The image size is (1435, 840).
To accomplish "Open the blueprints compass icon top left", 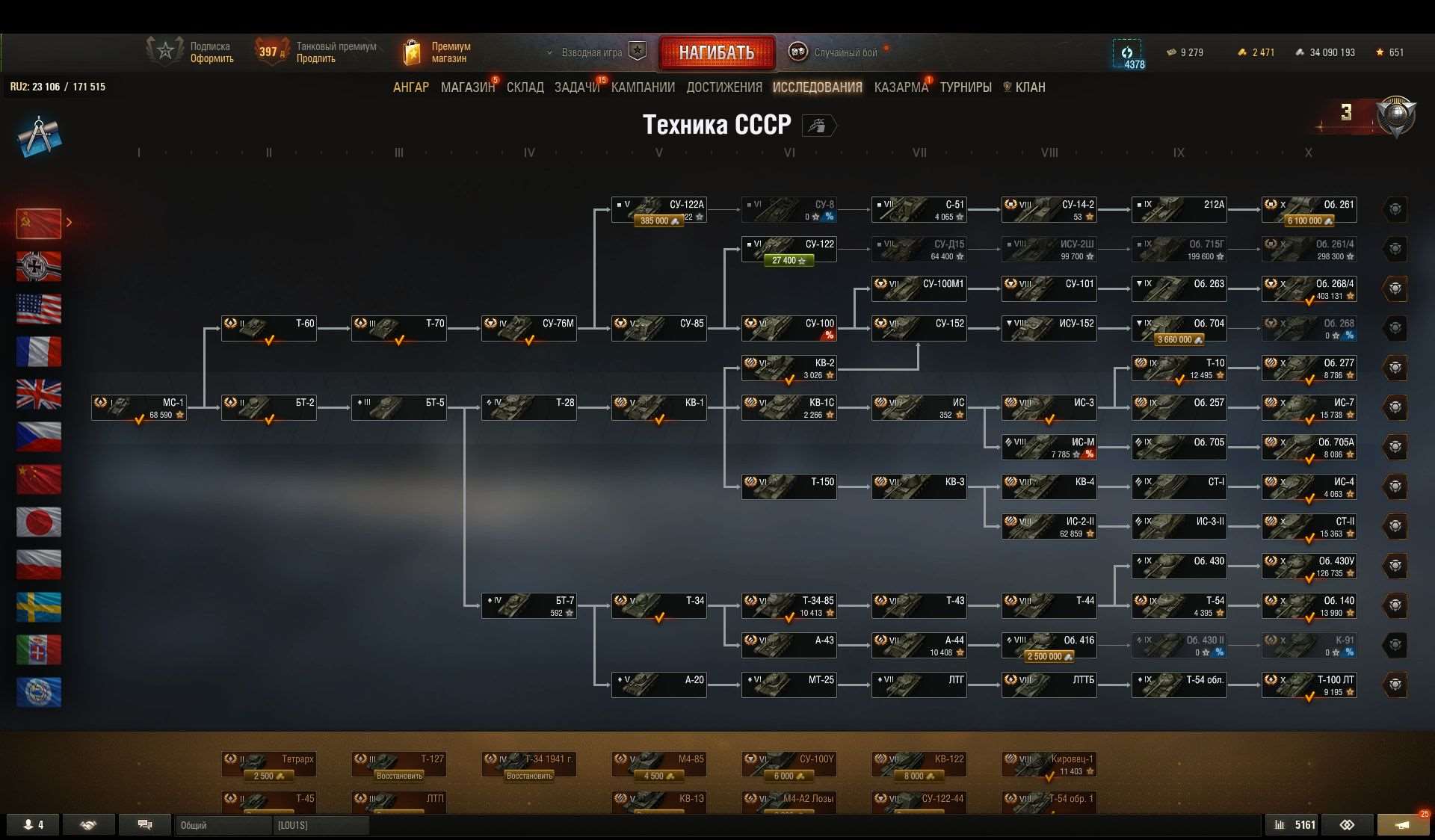I will coord(39,135).
